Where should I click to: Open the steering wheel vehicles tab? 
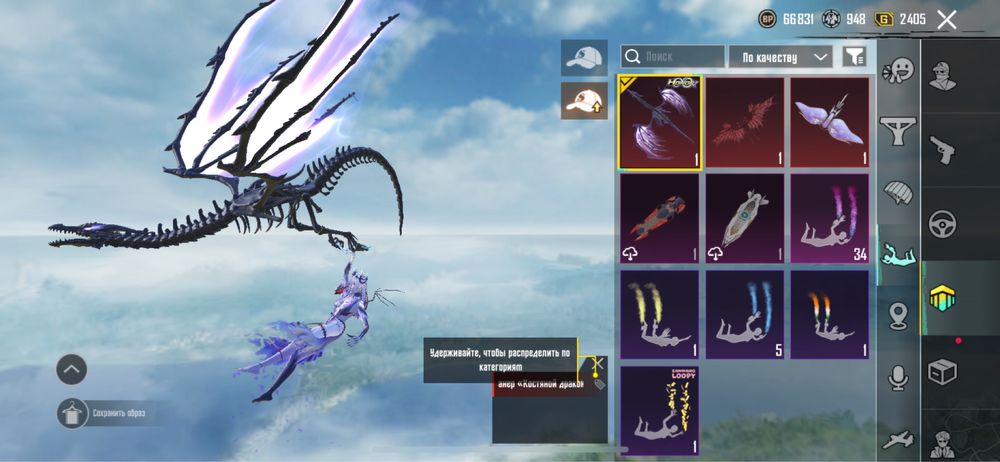click(942, 222)
